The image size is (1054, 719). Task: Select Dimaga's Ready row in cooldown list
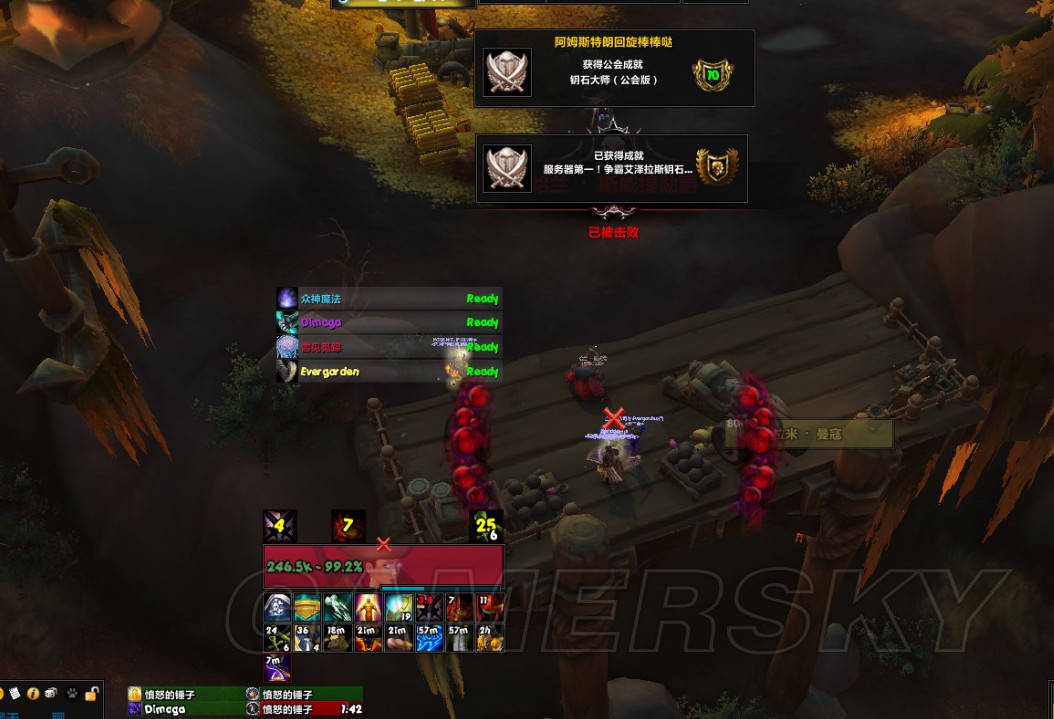point(388,322)
